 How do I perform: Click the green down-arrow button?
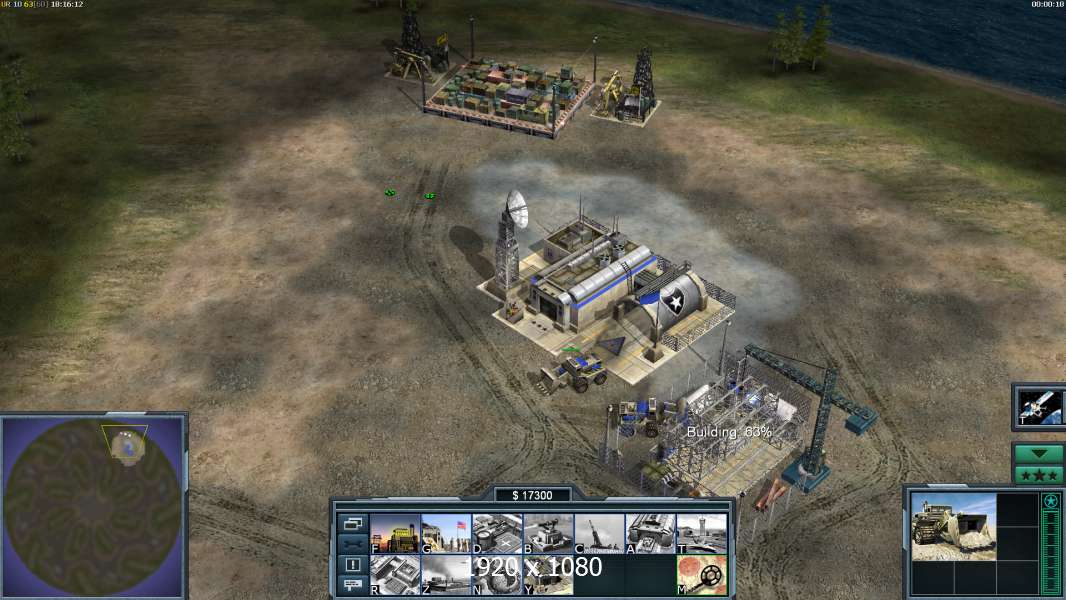(1038, 453)
